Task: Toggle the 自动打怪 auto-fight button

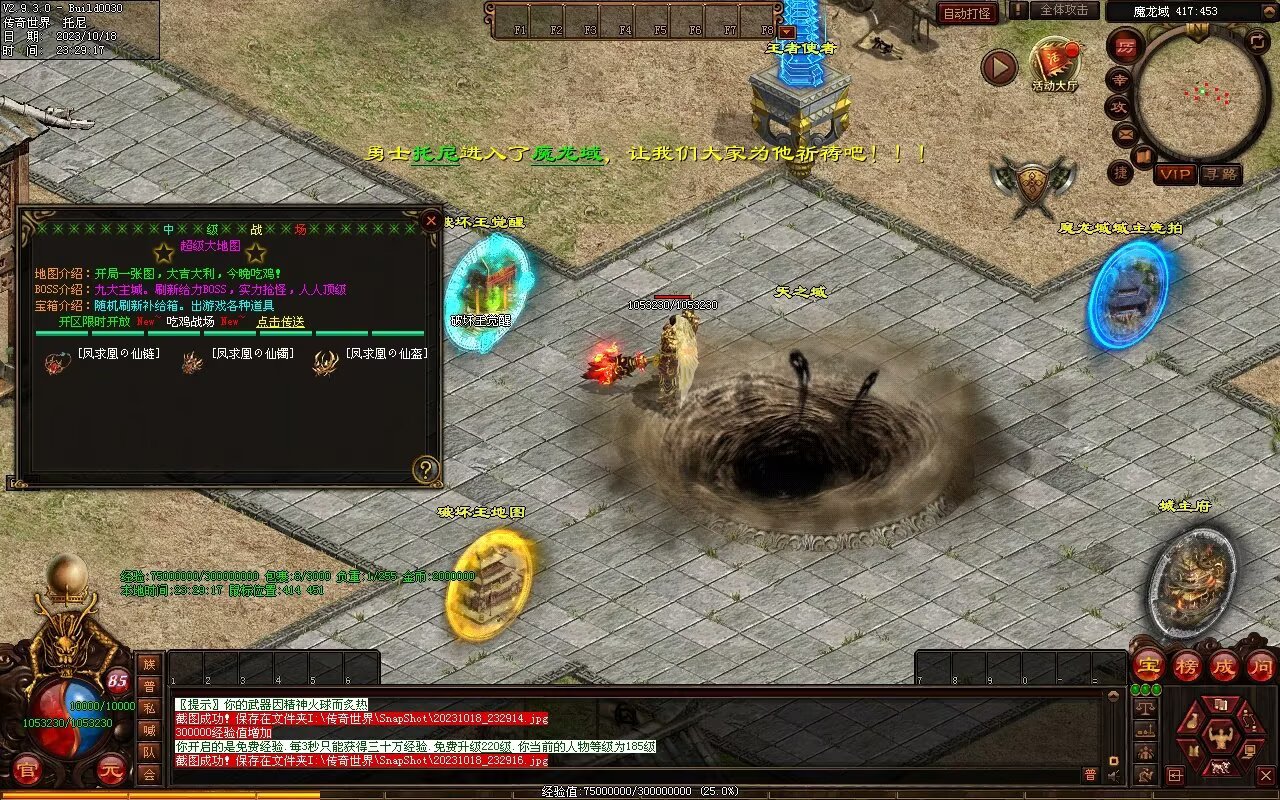Action: coord(967,13)
